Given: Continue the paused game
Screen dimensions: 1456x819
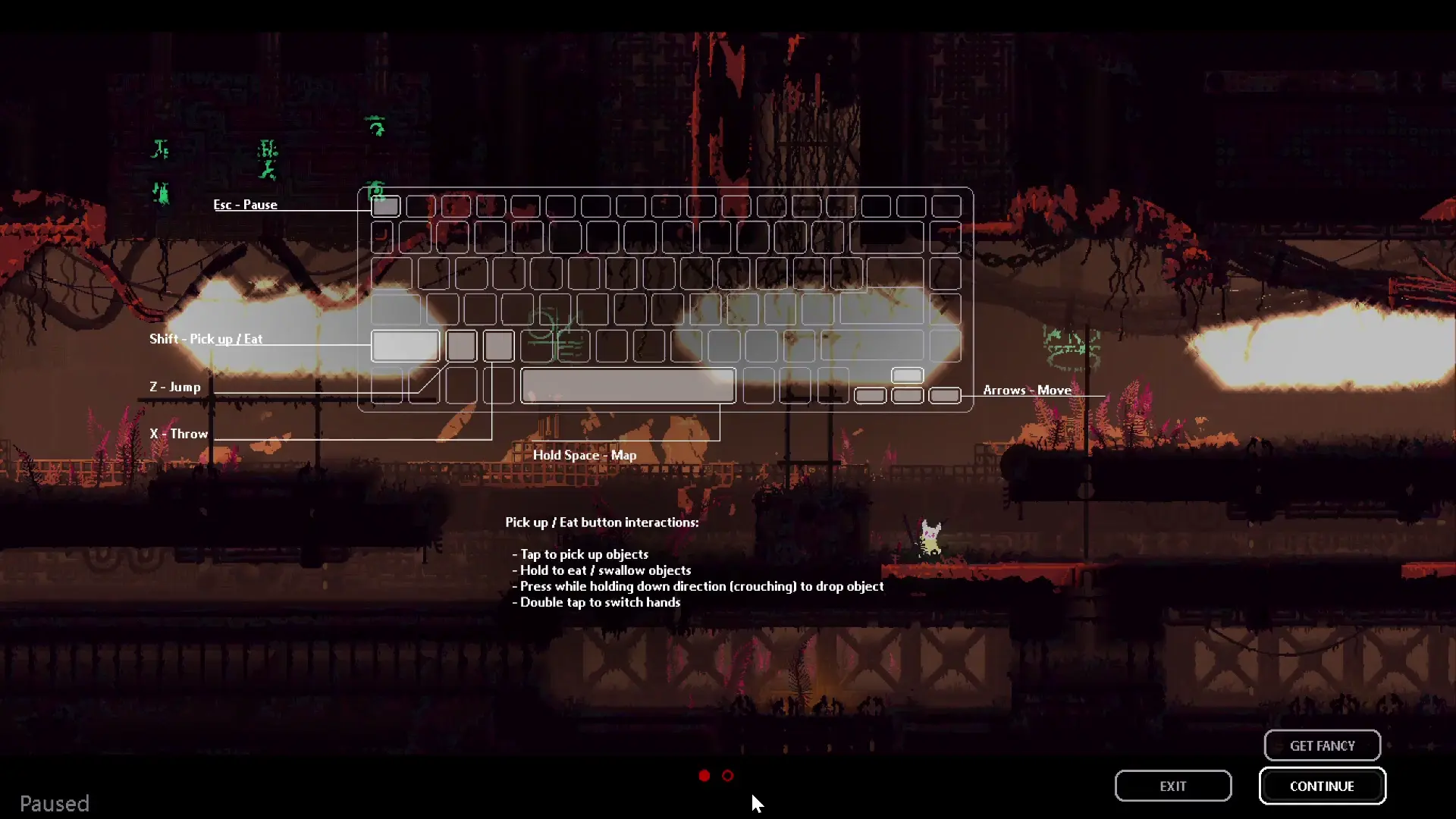Looking at the screenshot, I should click(x=1322, y=786).
